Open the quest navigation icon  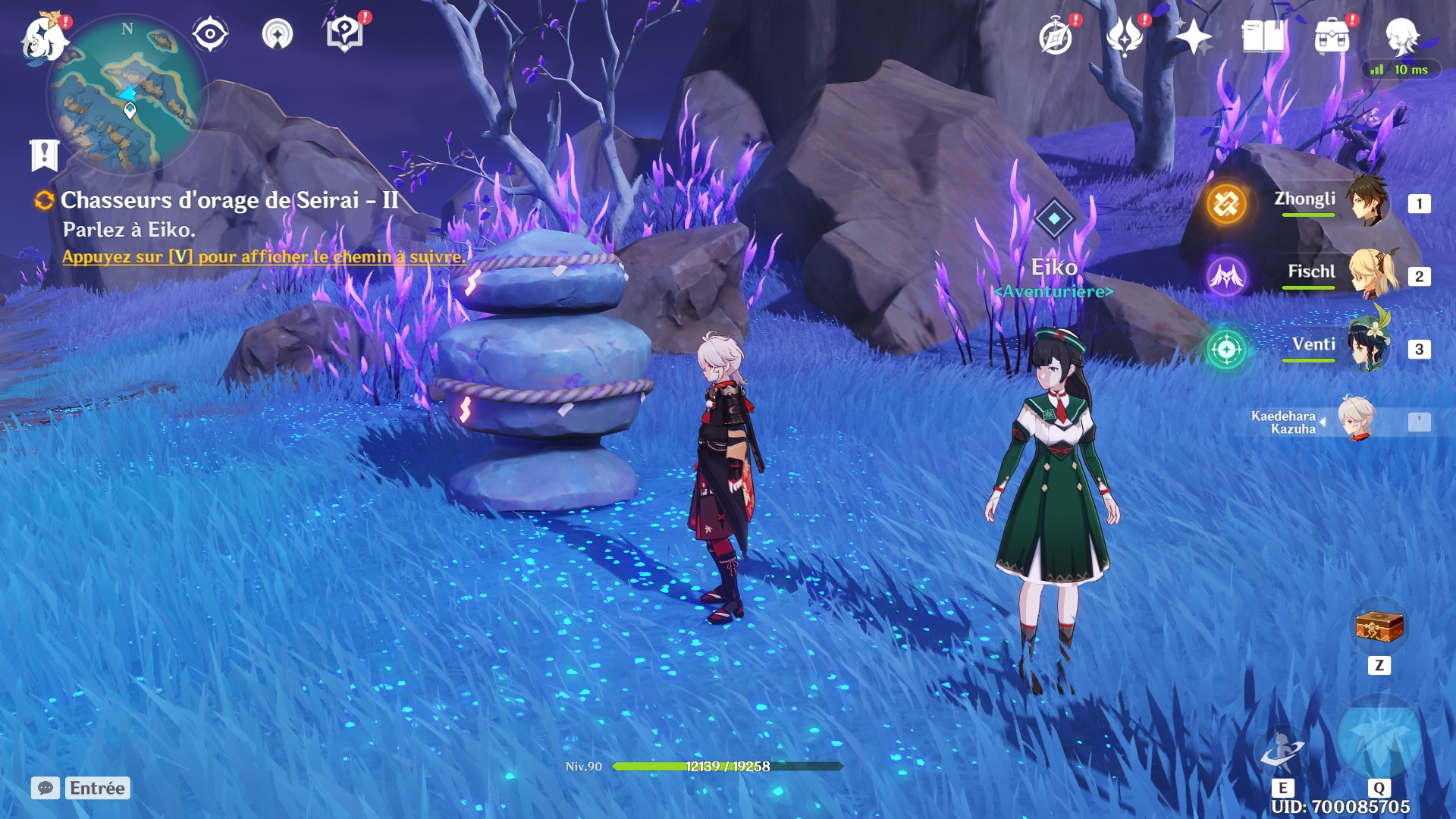[x=278, y=34]
